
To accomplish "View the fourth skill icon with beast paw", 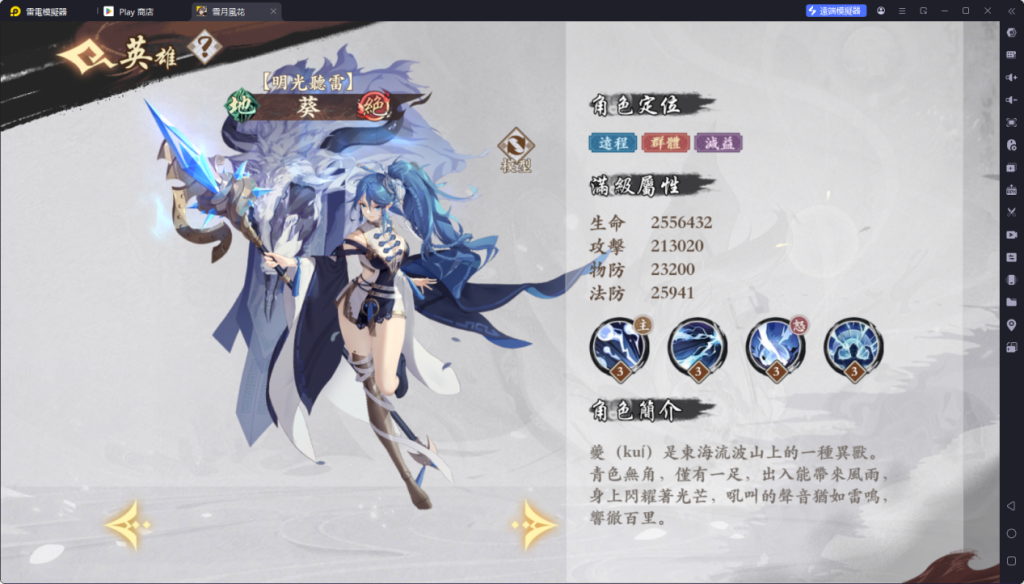I will (853, 347).
